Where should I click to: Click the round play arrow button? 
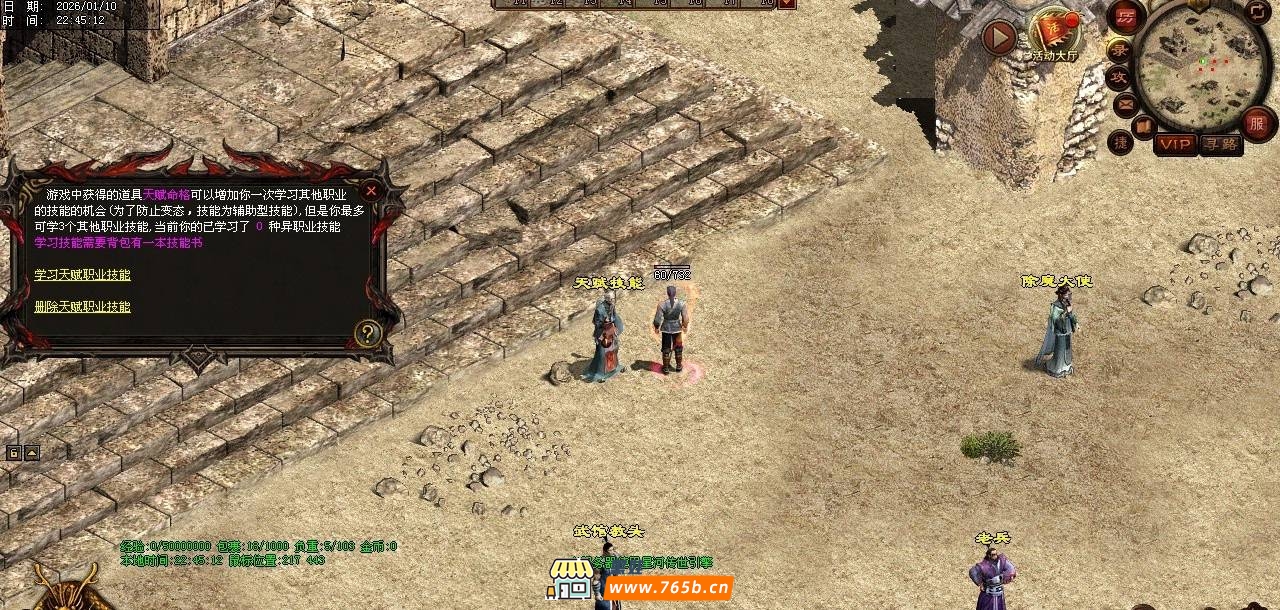(x=999, y=38)
